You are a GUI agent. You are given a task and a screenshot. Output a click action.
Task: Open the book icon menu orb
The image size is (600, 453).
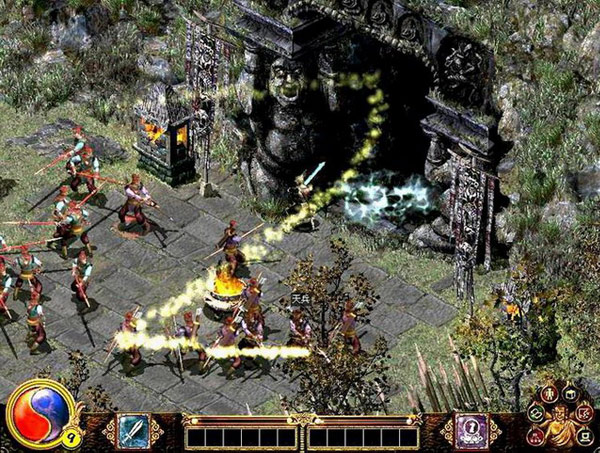571,394
